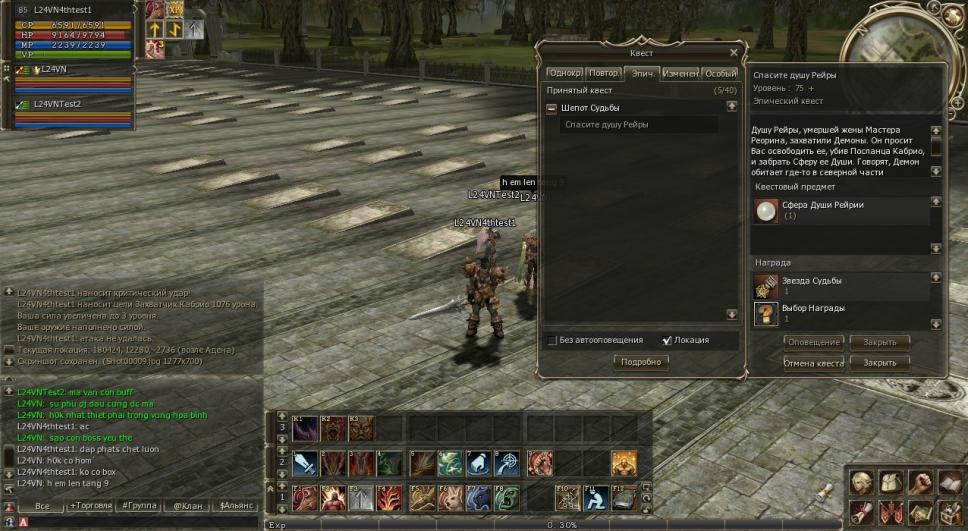Image resolution: width=968 pixels, height=531 pixels.
Task: Open the +Торговля chat tab
Action: 88,506
